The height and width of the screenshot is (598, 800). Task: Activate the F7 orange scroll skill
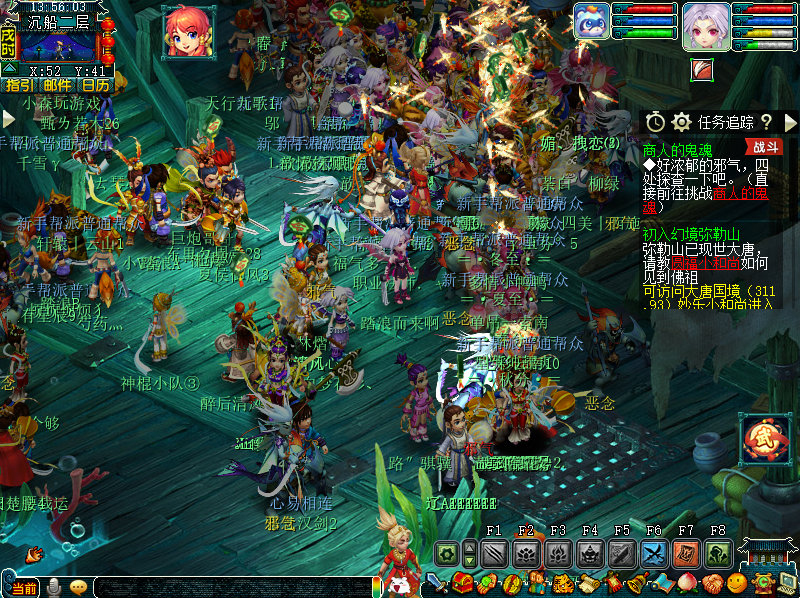pos(686,554)
